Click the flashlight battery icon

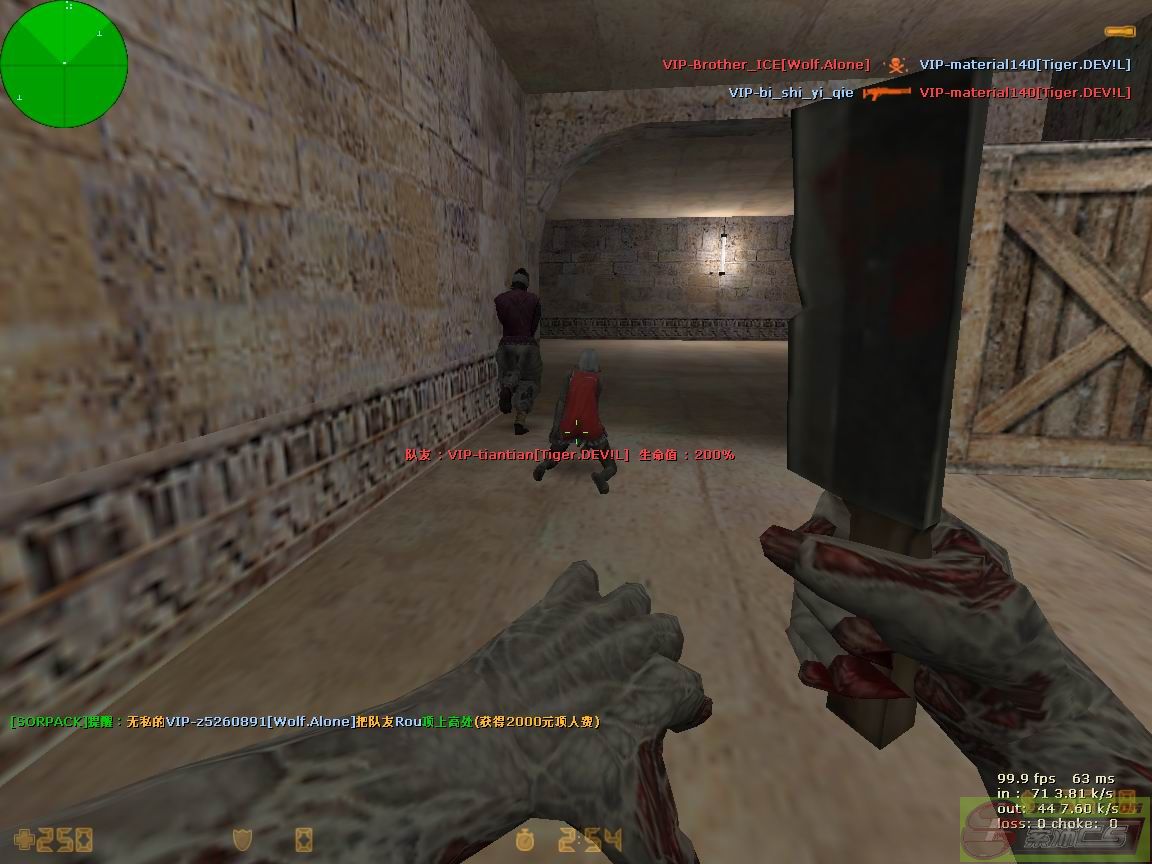[x=1119, y=32]
